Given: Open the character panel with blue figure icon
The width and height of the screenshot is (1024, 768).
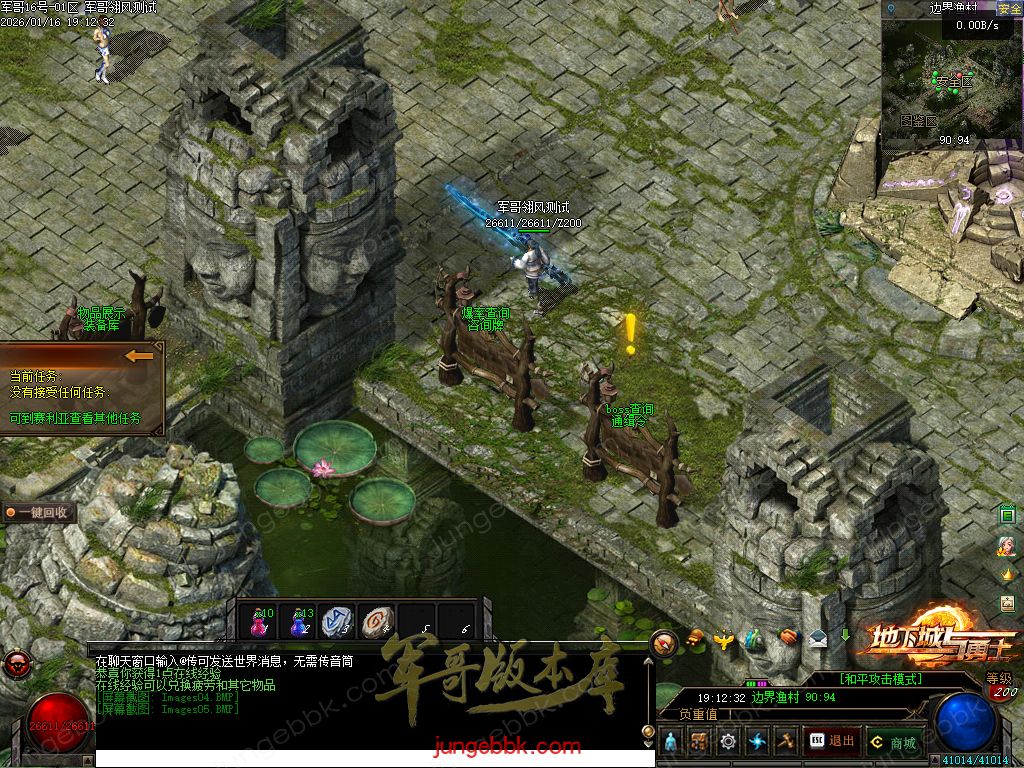Looking at the screenshot, I should click(671, 742).
